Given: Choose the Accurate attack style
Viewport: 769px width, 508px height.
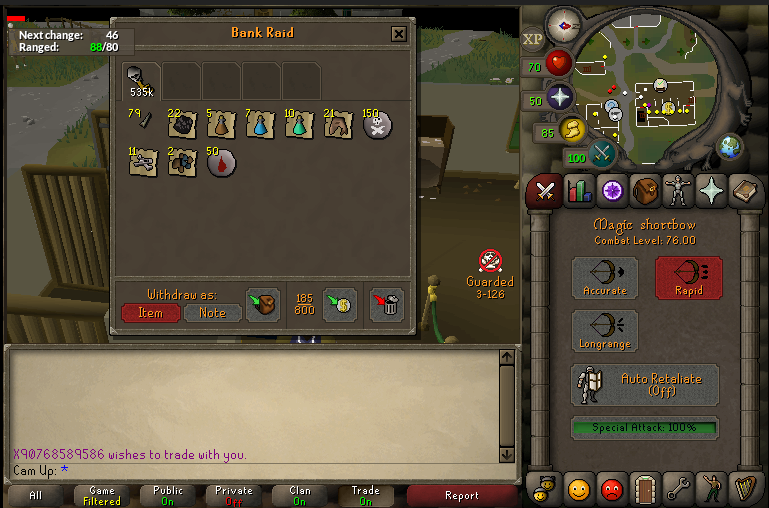Looking at the screenshot, I should click(x=605, y=277).
